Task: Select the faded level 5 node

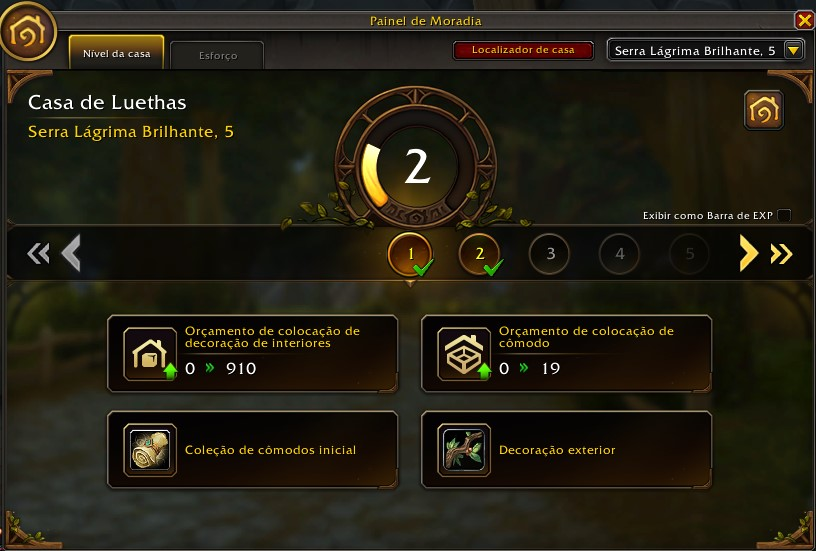Action: pos(689,254)
